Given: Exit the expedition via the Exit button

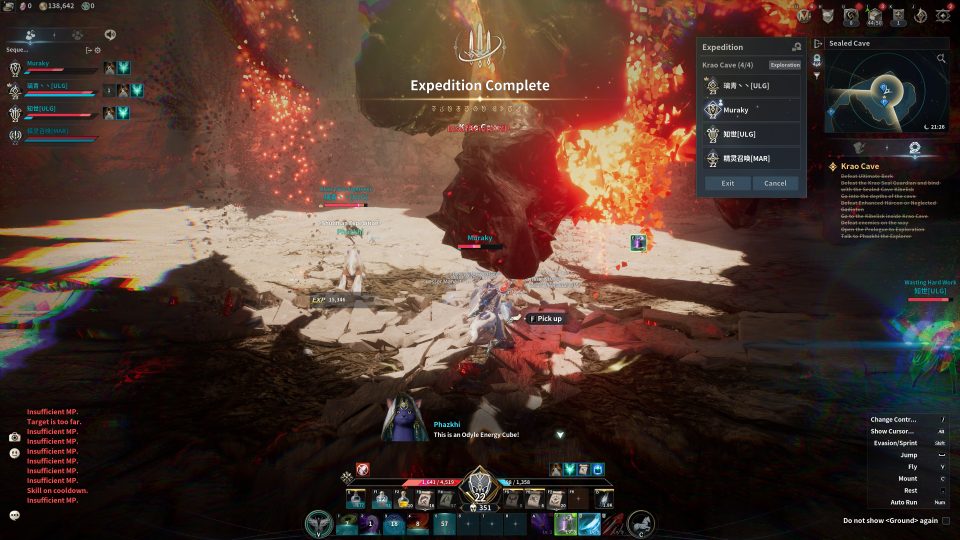Looking at the screenshot, I should [x=727, y=183].
